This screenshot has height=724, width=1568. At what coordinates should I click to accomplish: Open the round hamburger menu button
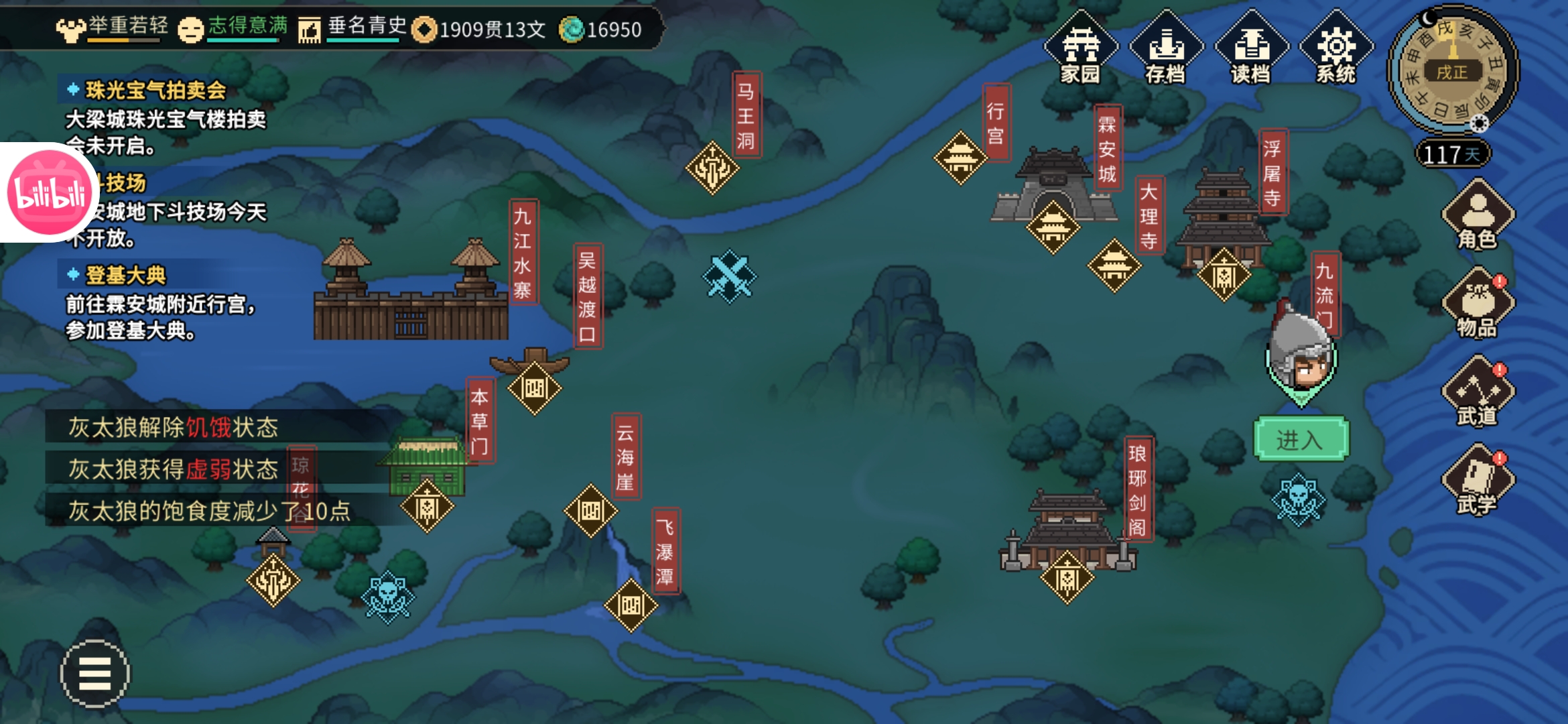tap(95, 673)
